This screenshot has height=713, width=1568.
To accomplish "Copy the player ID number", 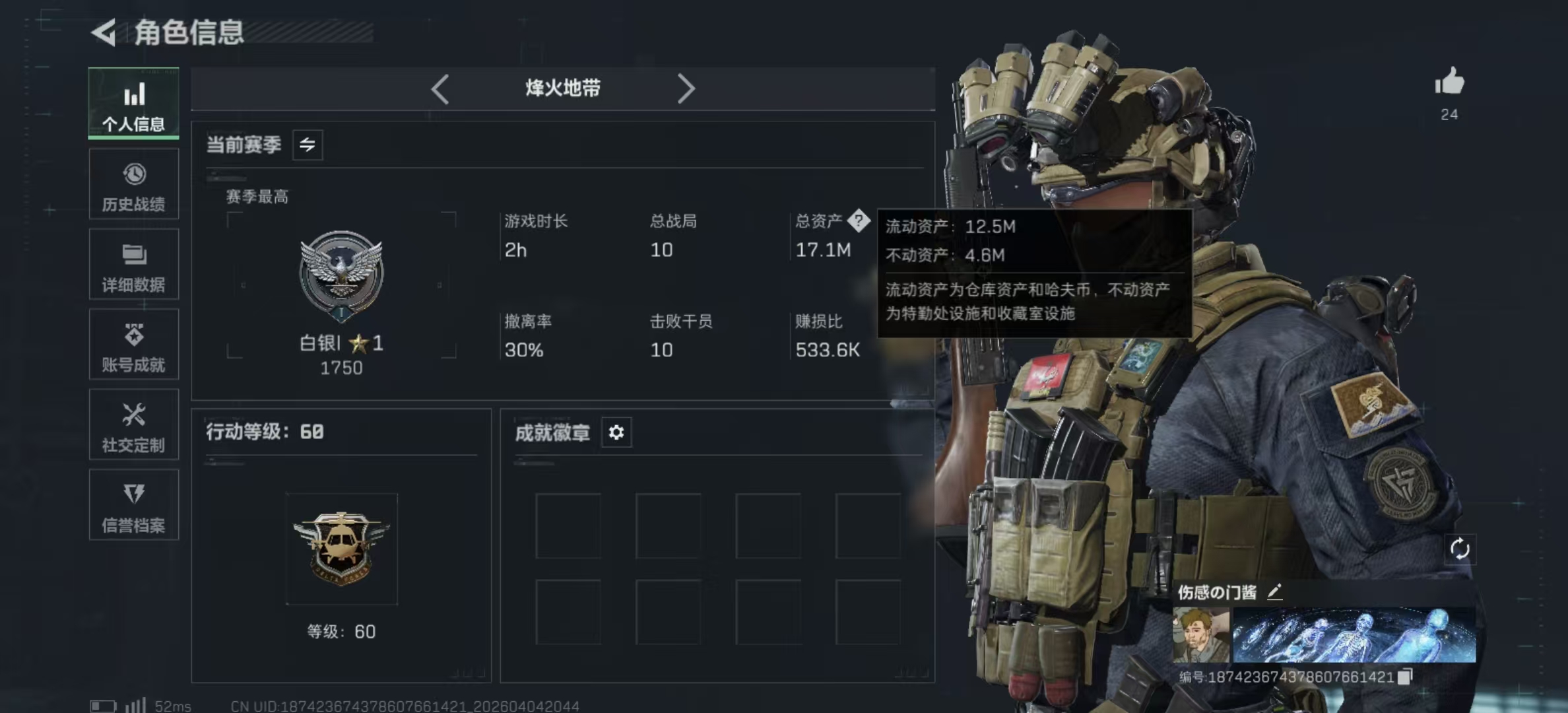I will point(1406,676).
